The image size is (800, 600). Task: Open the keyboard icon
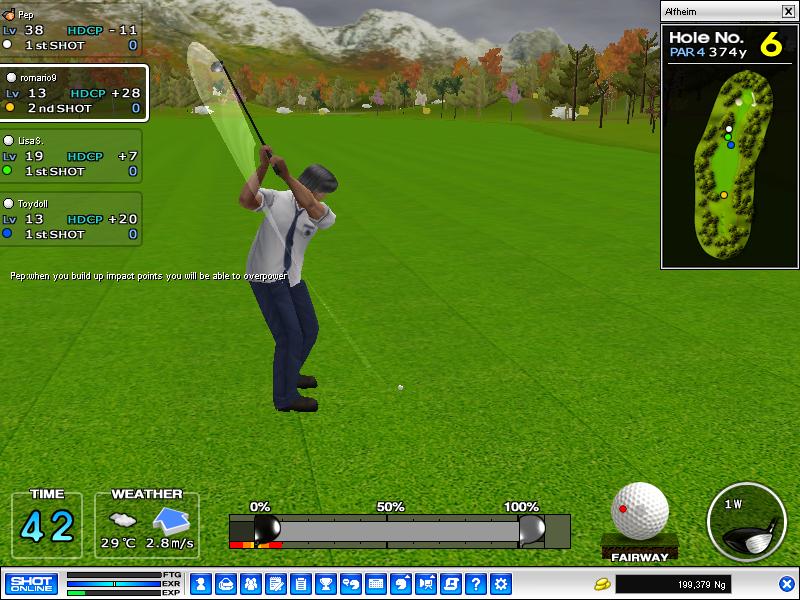(376, 583)
